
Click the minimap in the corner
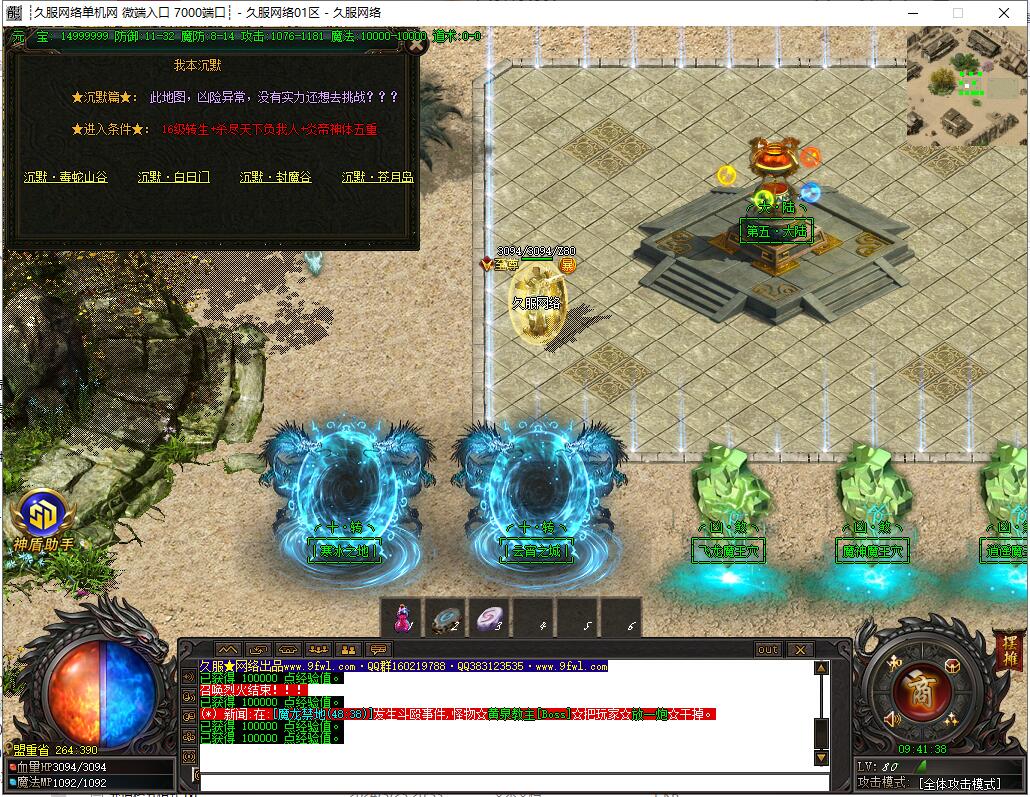click(966, 87)
